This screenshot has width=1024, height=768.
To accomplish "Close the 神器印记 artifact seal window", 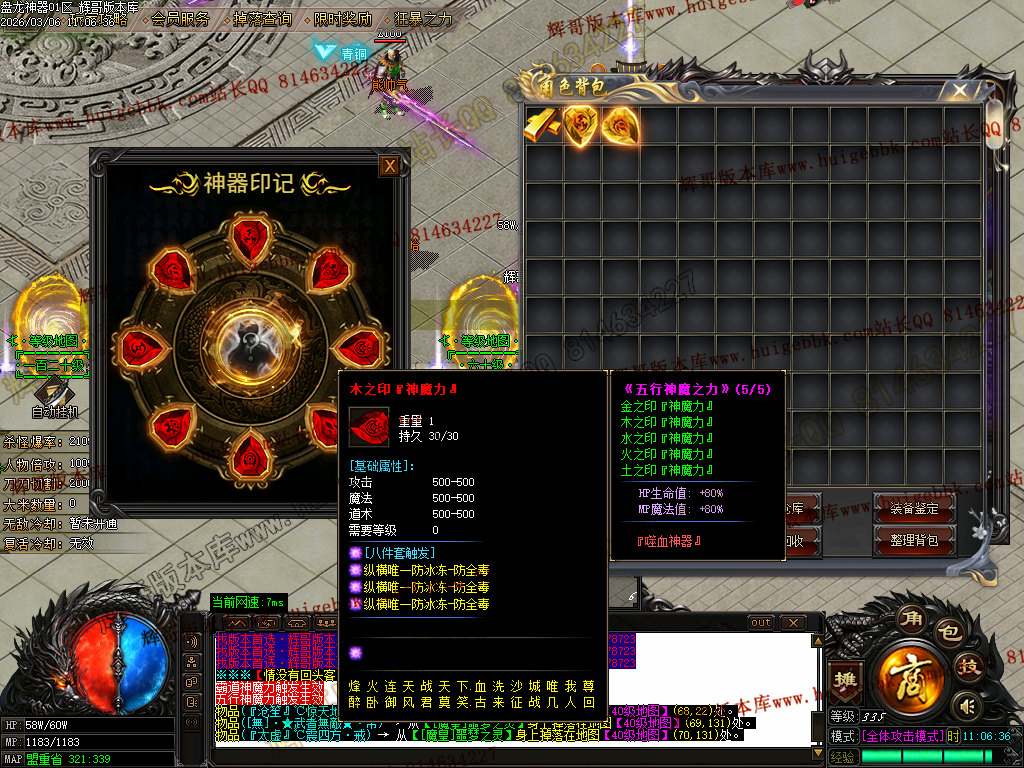I will coord(390,166).
